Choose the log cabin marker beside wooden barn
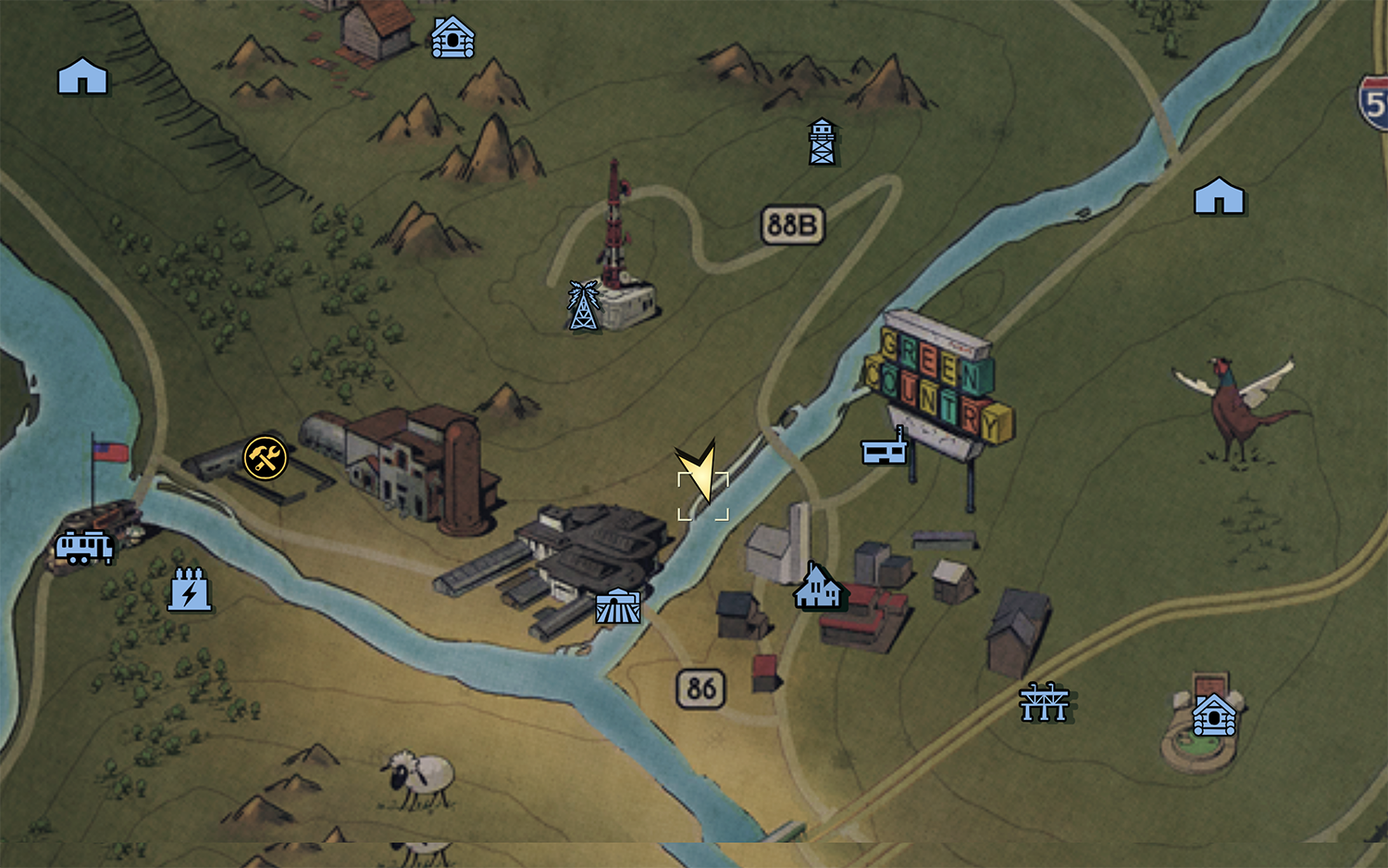The image size is (1388, 868). 452,38
